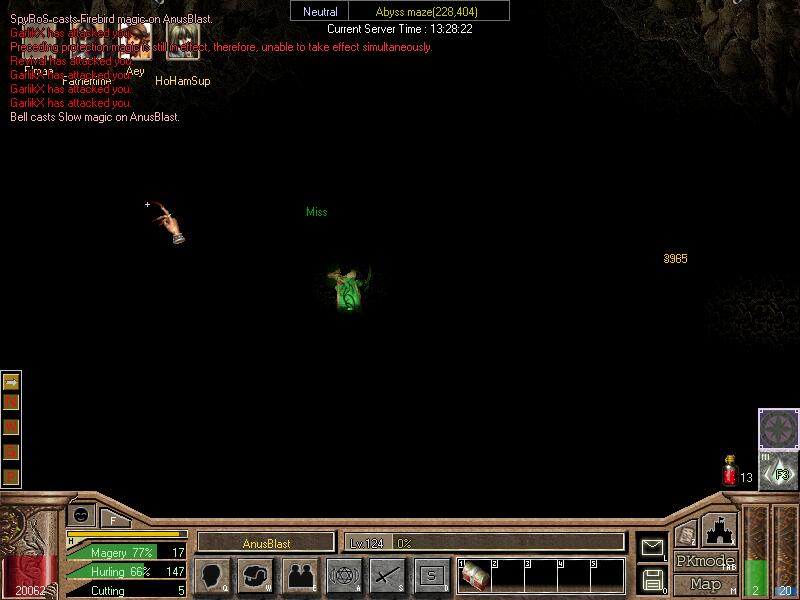800x600 pixels.
Task: Open the bag inventory icon
Action: pos(255,576)
